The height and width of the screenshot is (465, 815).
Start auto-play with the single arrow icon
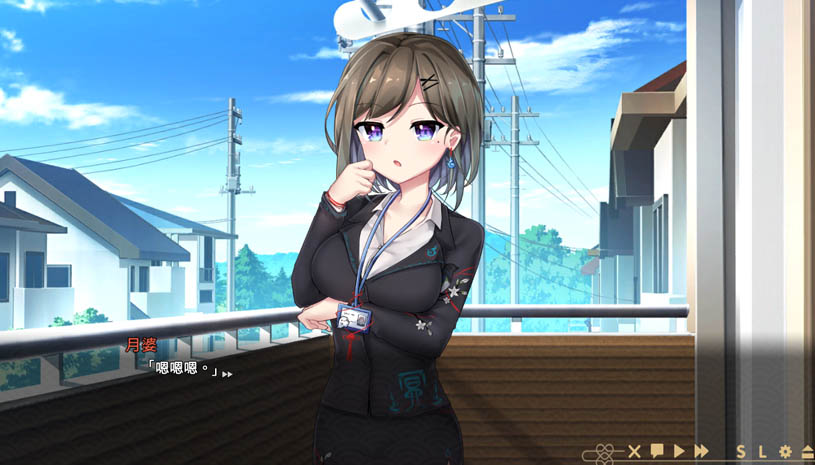click(679, 451)
